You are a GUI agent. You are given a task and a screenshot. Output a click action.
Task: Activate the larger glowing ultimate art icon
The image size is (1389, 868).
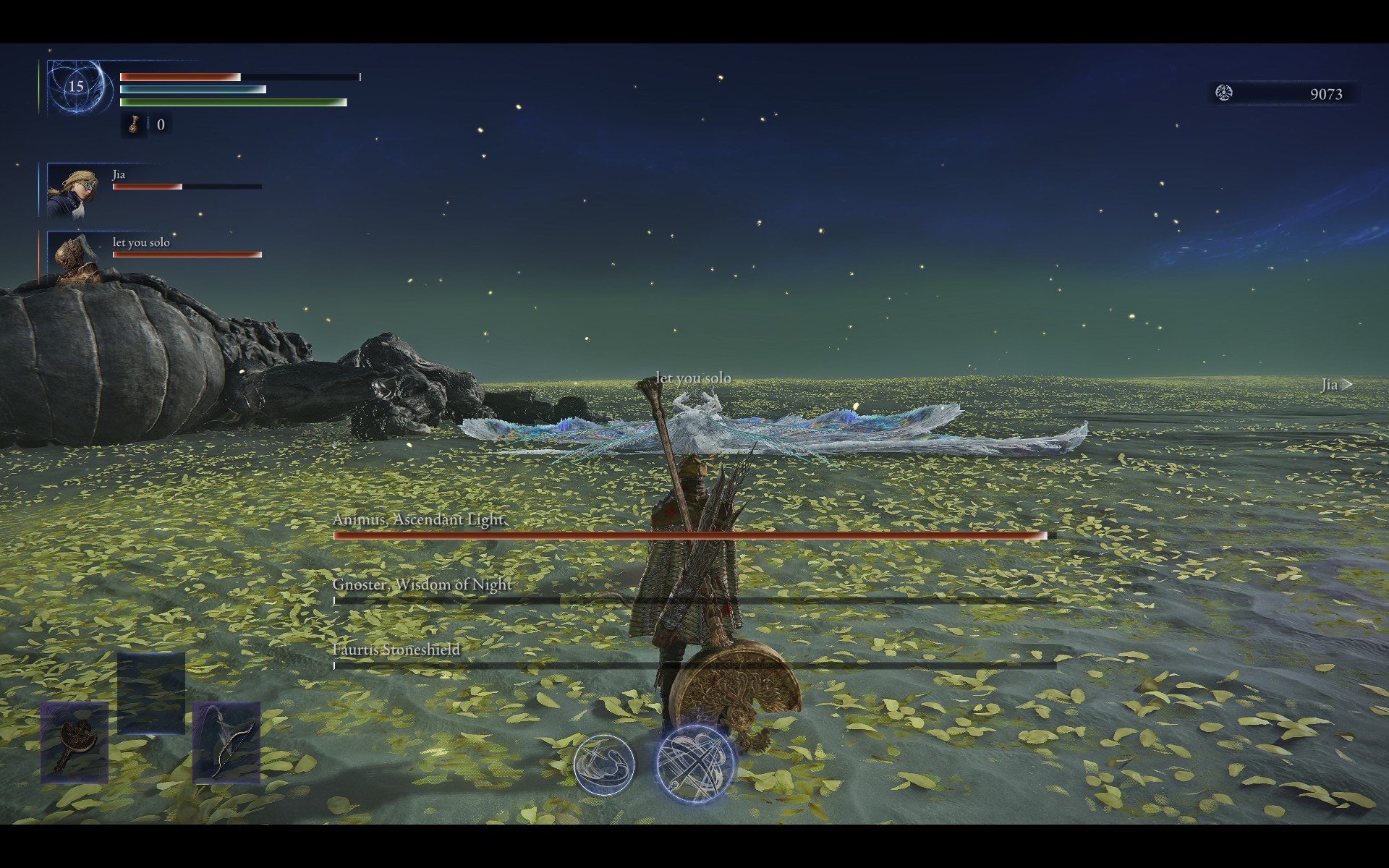pos(694,764)
